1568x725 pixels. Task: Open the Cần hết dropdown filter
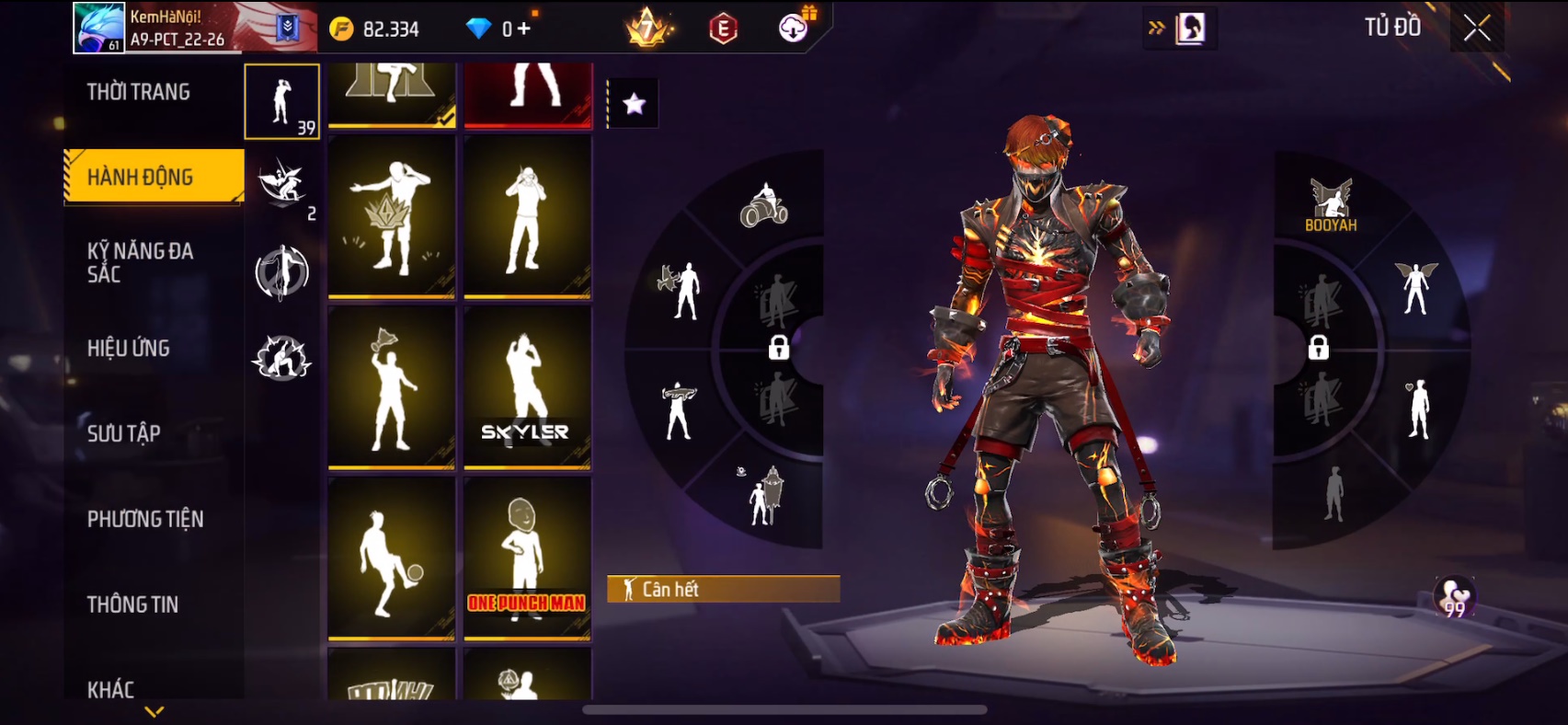(723, 589)
